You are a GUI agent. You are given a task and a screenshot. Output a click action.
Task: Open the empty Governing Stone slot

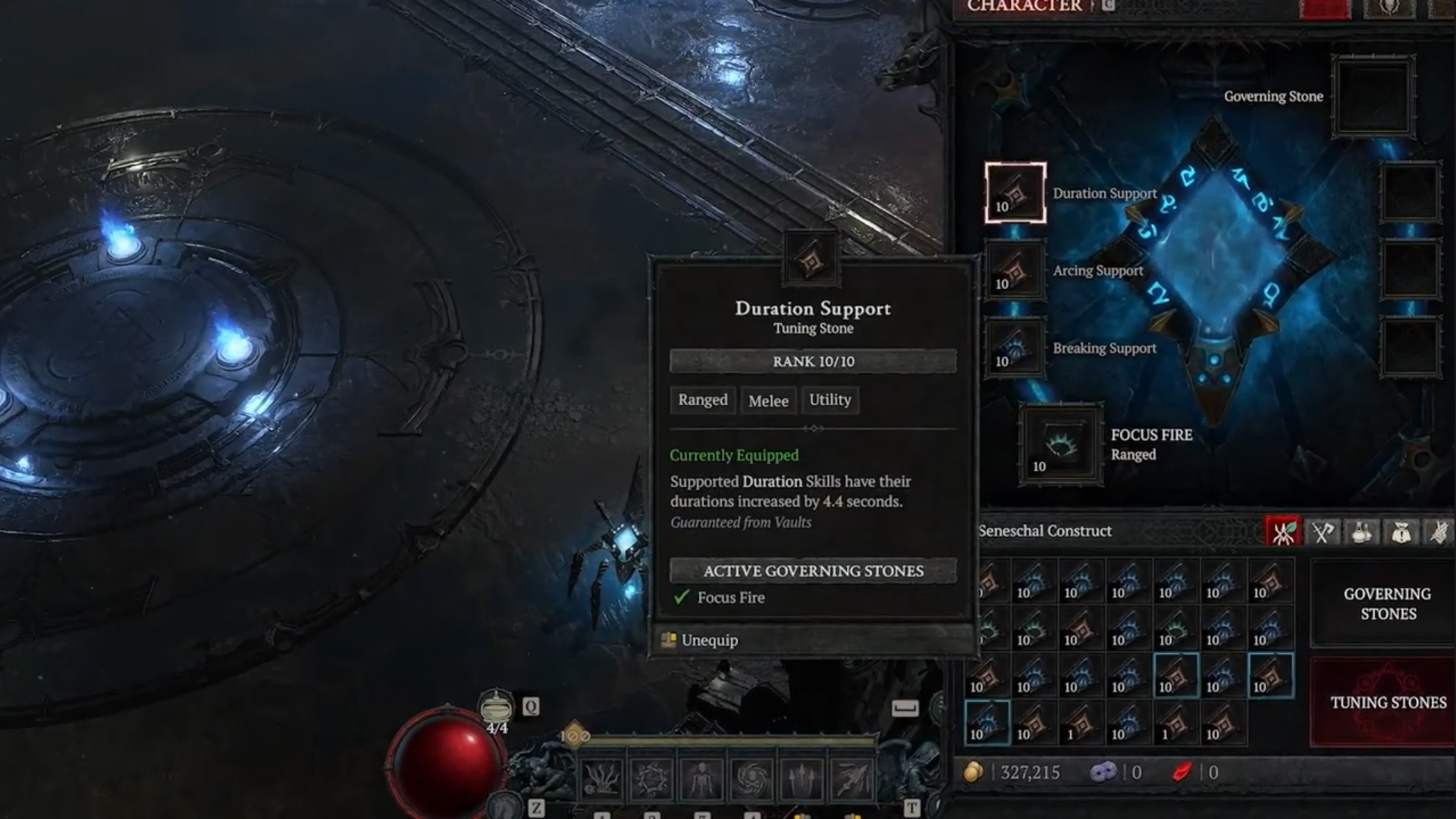click(1373, 97)
